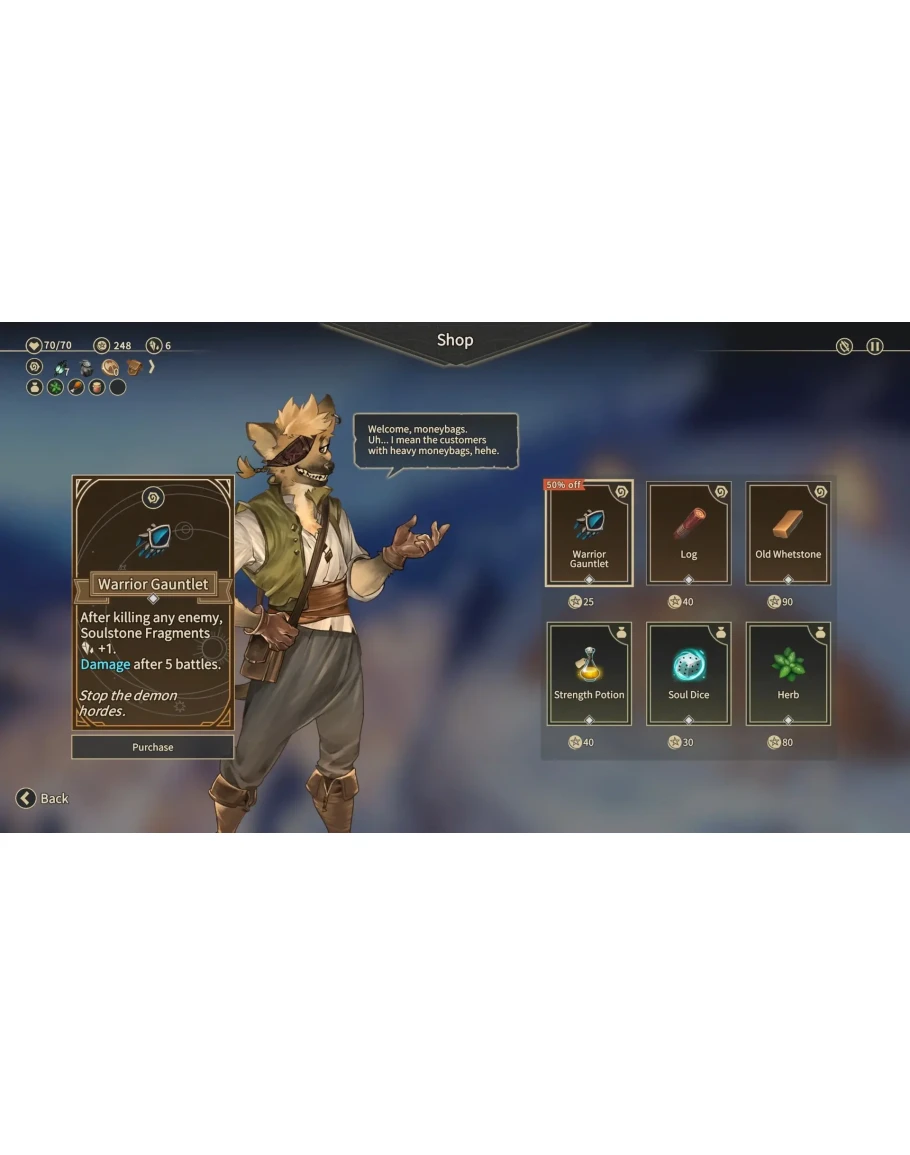Go back from the shop
The width and height of the screenshot is (910, 1155).
pyautogui.click(x=42, y=798)
